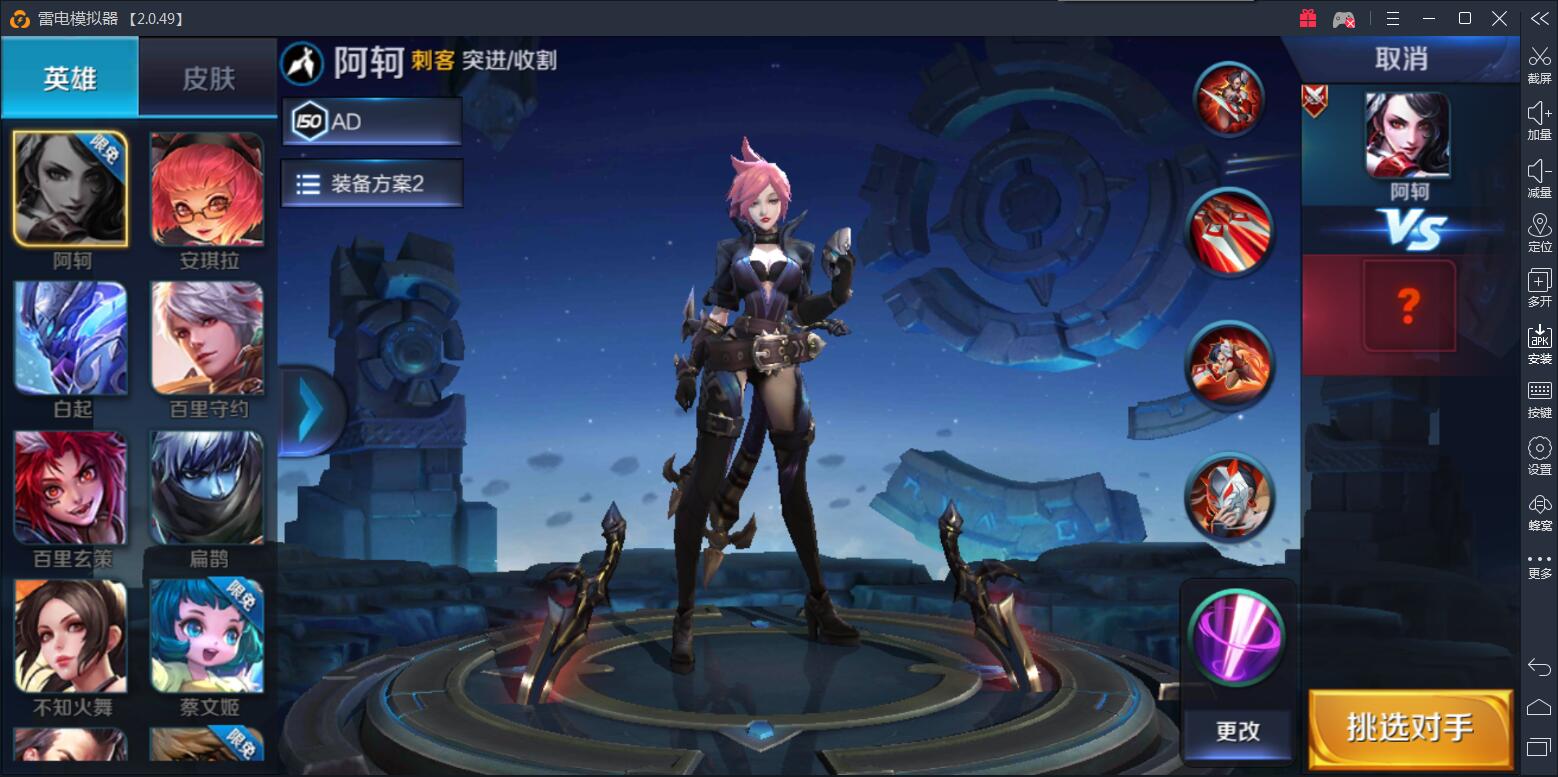Cancel with the 取消 button
This screenshot has height=777, width=1558.
(x=1400, y=59)
